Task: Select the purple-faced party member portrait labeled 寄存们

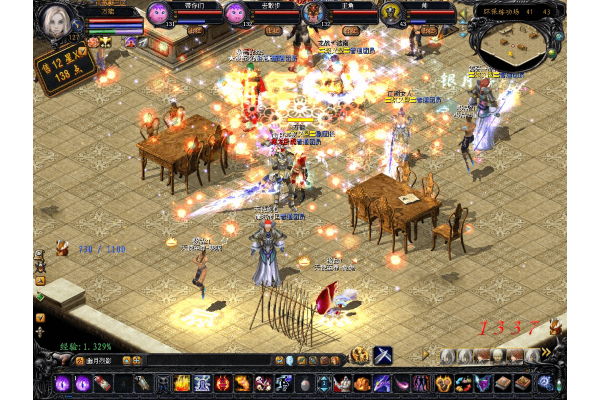Action: pyautogui.click(x=158, y=14)
